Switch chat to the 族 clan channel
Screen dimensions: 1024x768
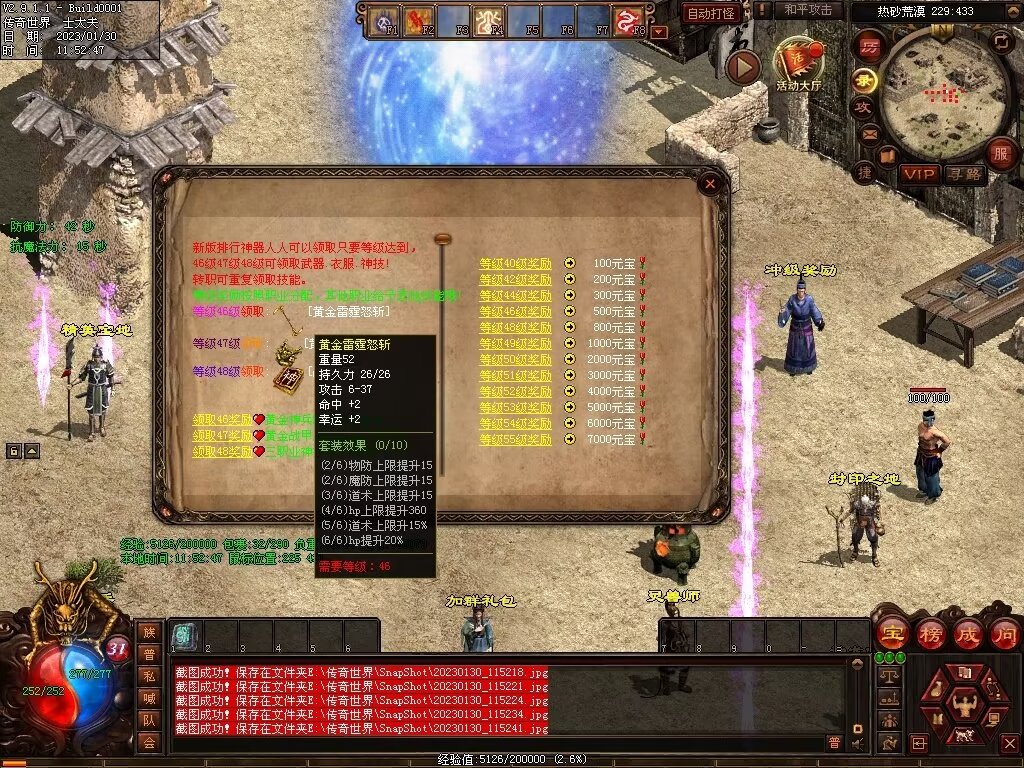click(x=148, y=632)
